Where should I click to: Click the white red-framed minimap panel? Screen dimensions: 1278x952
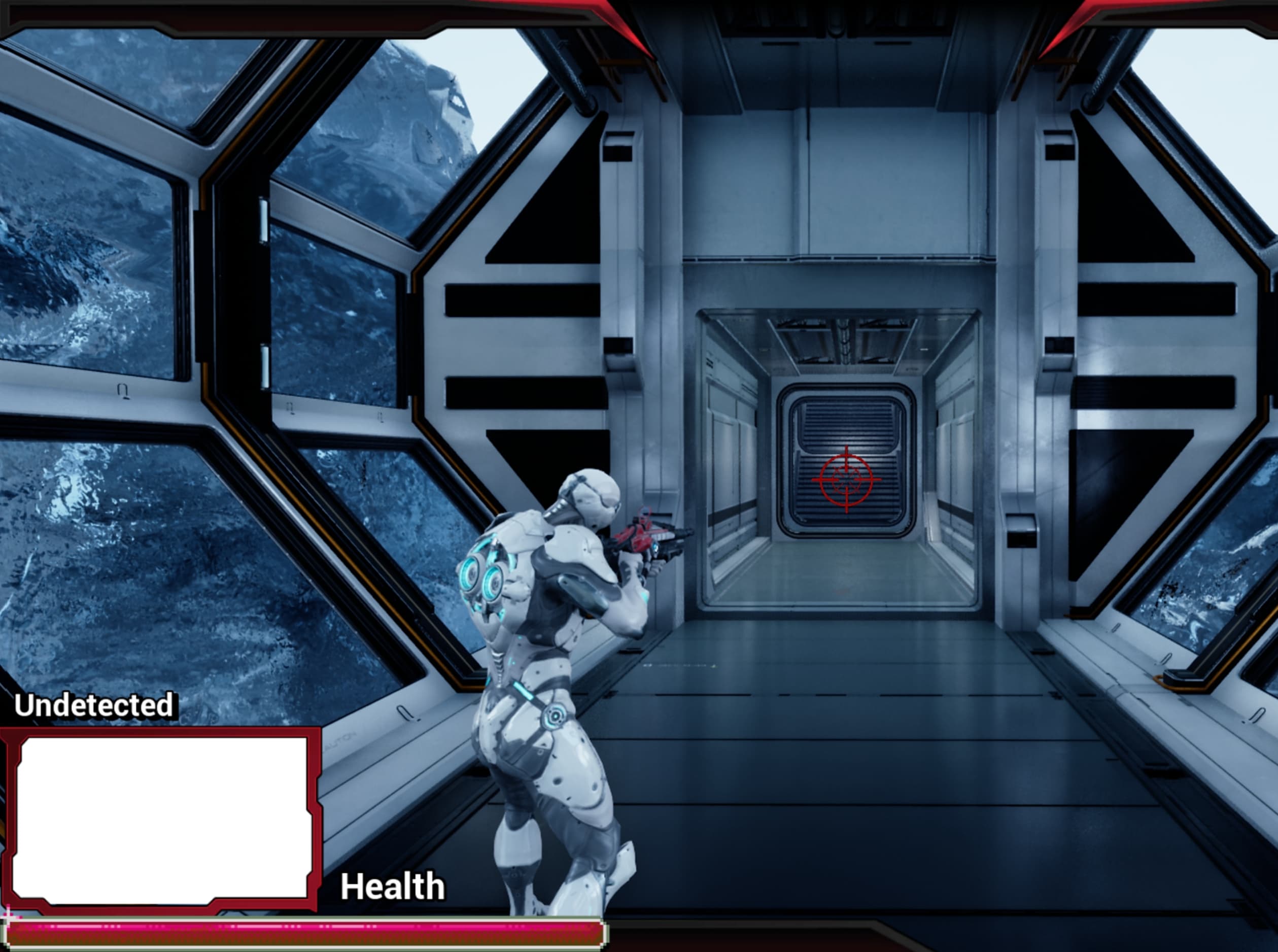pyautogui.click(x=161, y=819)
